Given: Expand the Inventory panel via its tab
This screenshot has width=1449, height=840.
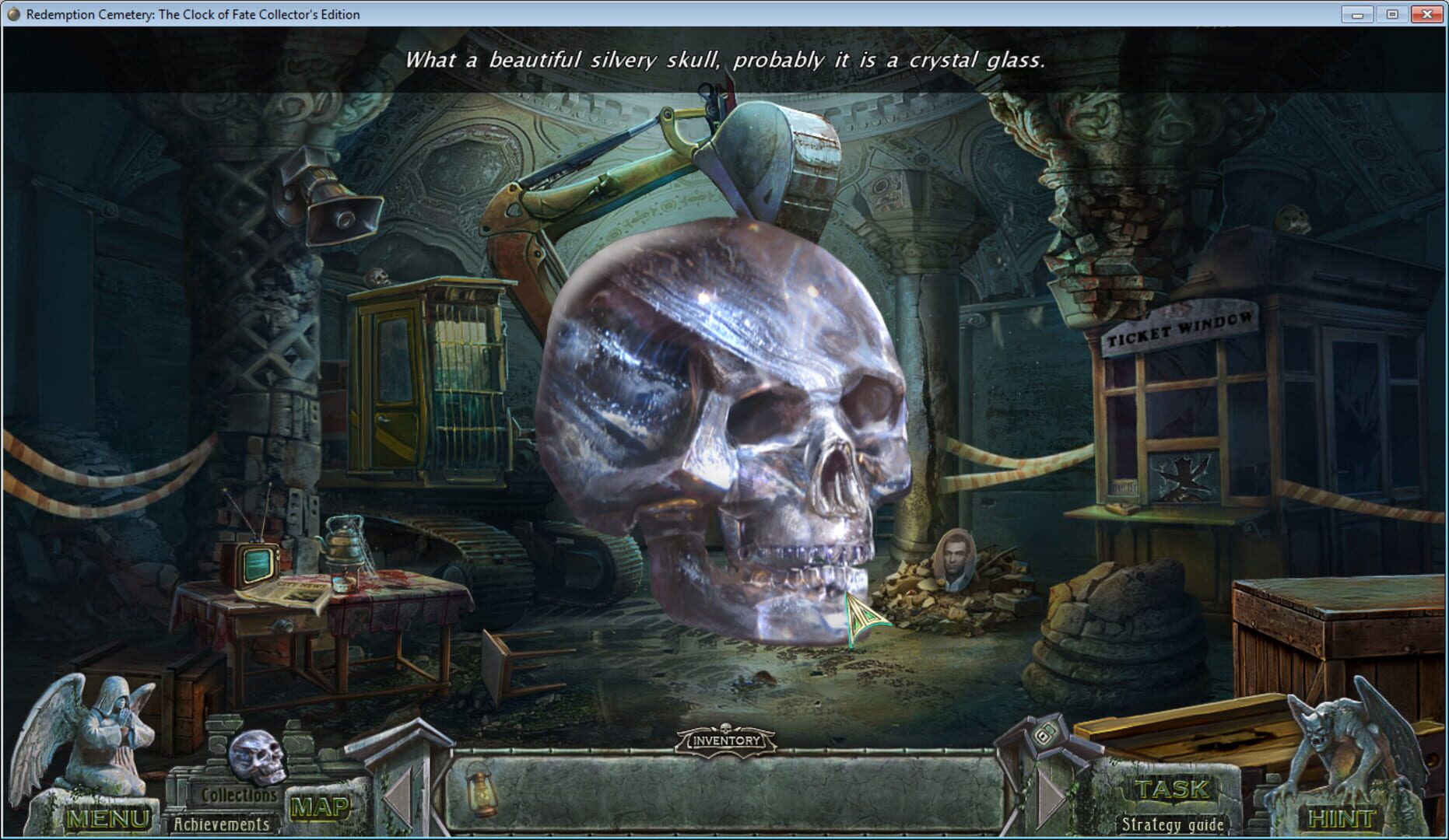Looking at the screenshot, I should click(x=724, y=741).
